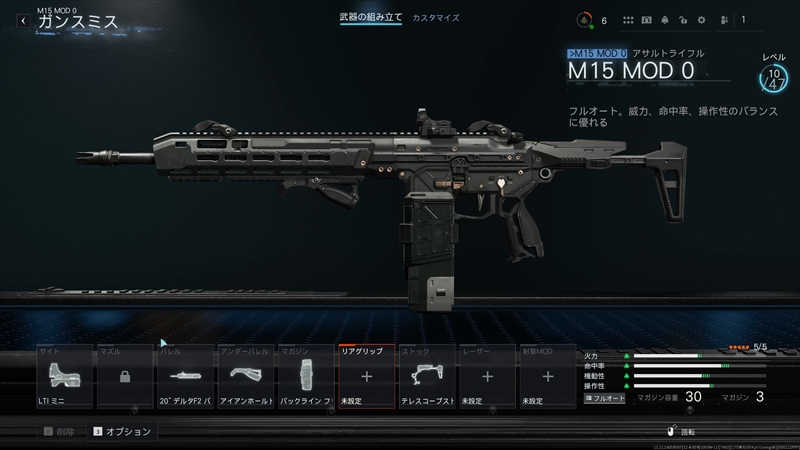Image resolution: width=800 pixels, height=450 pixels.
Task: Select the マガジン attachment slot
Action: (x=307, y=378)
